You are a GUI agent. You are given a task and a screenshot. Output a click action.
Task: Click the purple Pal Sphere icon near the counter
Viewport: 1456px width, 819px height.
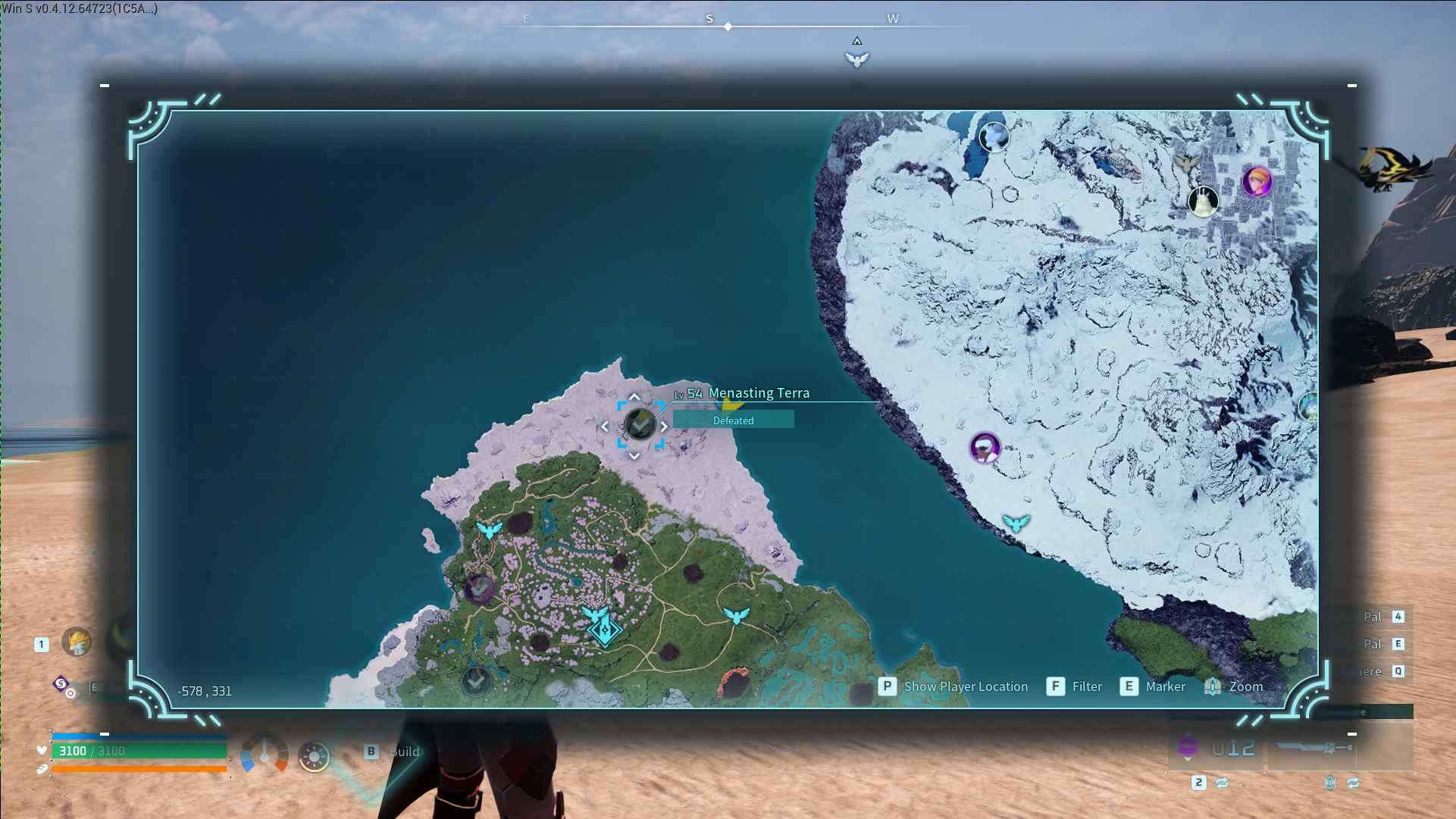pos(1187,746)
